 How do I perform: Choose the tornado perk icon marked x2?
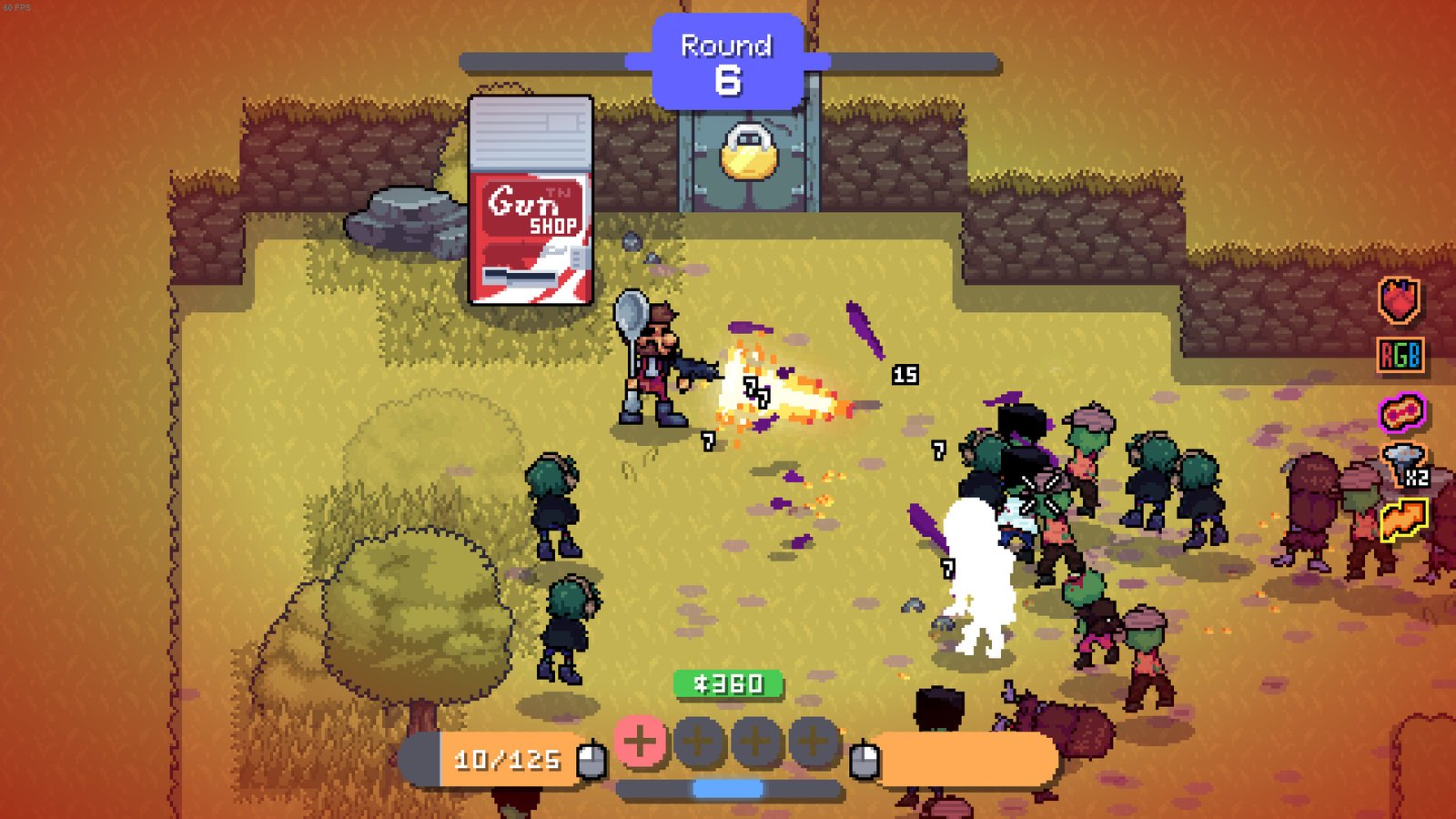(1403, 465)
